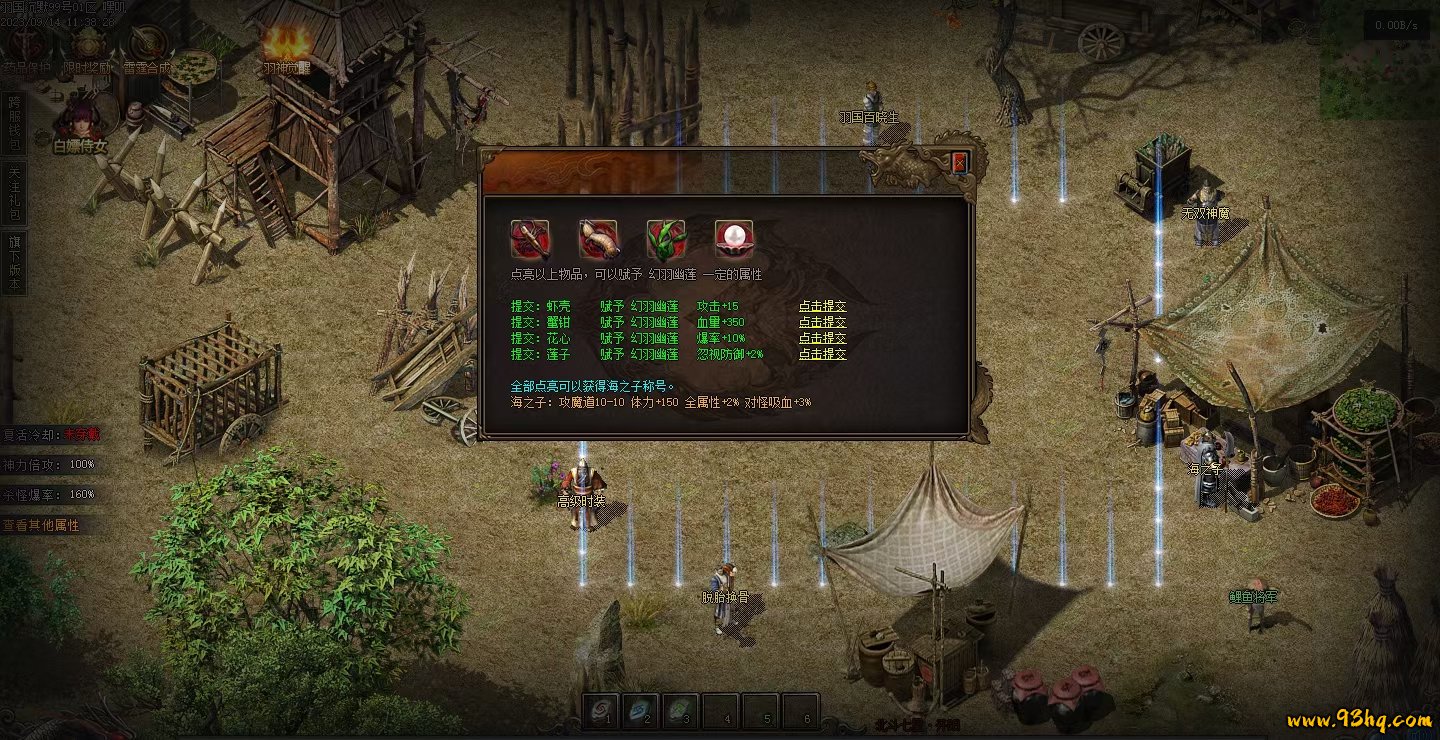Screen dimensions: 1440x740
Task: Open the 旗下版本 side tab
Action: click(14, 262)
